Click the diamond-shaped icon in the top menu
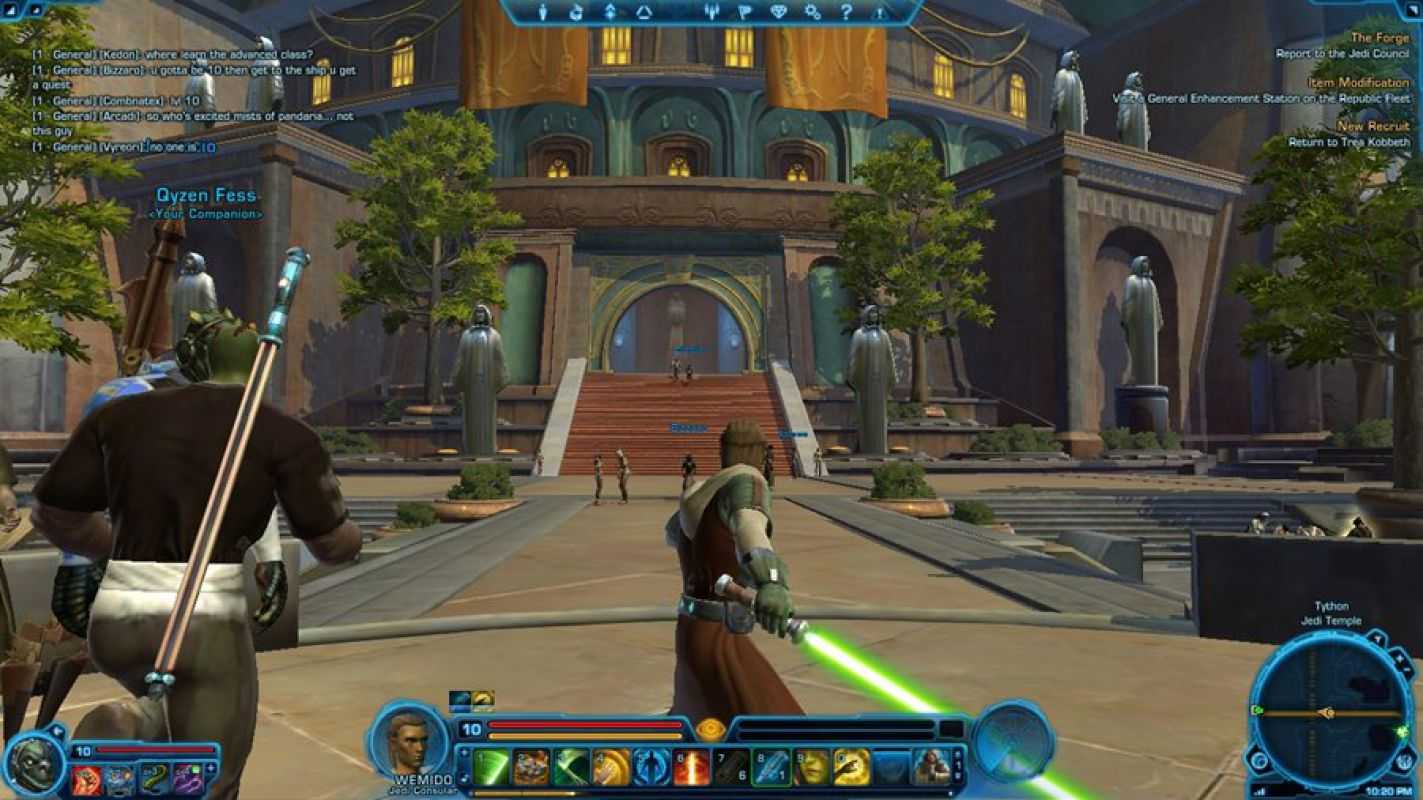Viewport: 1423px width, 800px height. coord(778,12)
